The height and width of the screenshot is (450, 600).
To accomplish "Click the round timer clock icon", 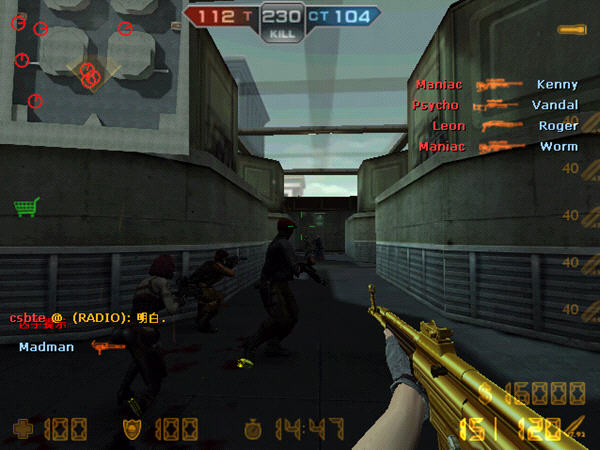I will (x=254, y=430).
